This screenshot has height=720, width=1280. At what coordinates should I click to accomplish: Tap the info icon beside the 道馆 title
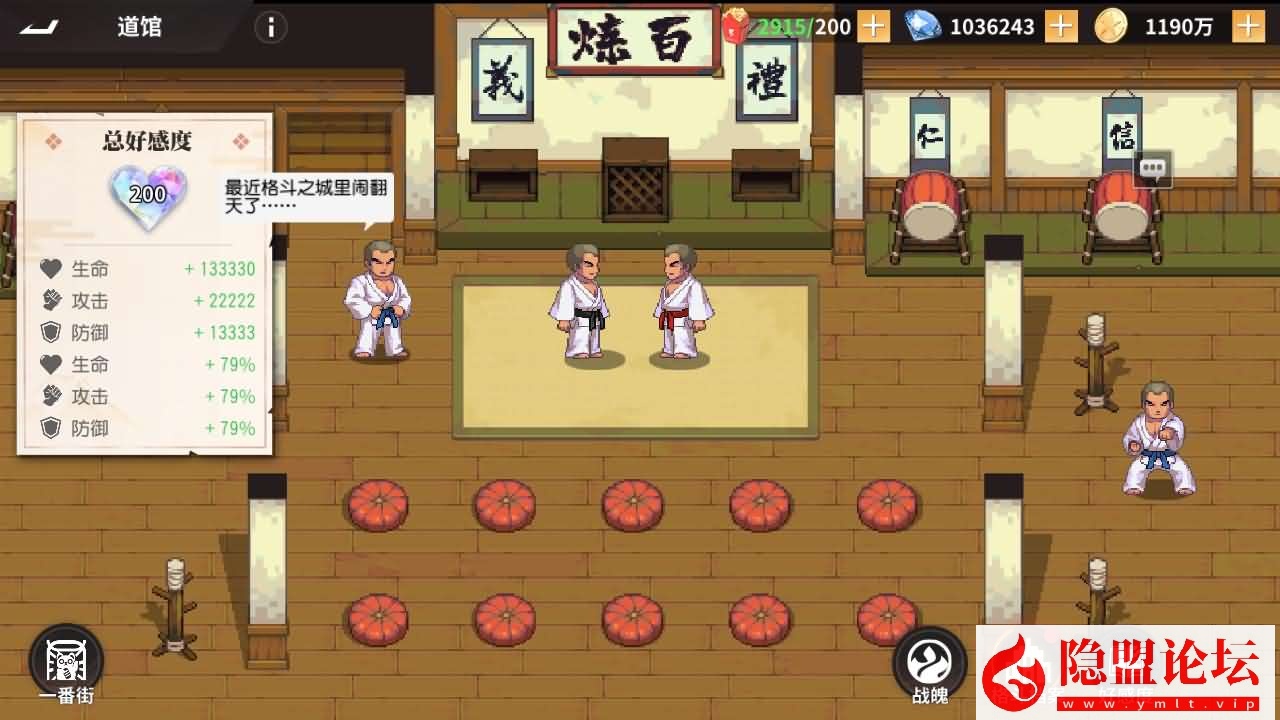coord(270,27)
